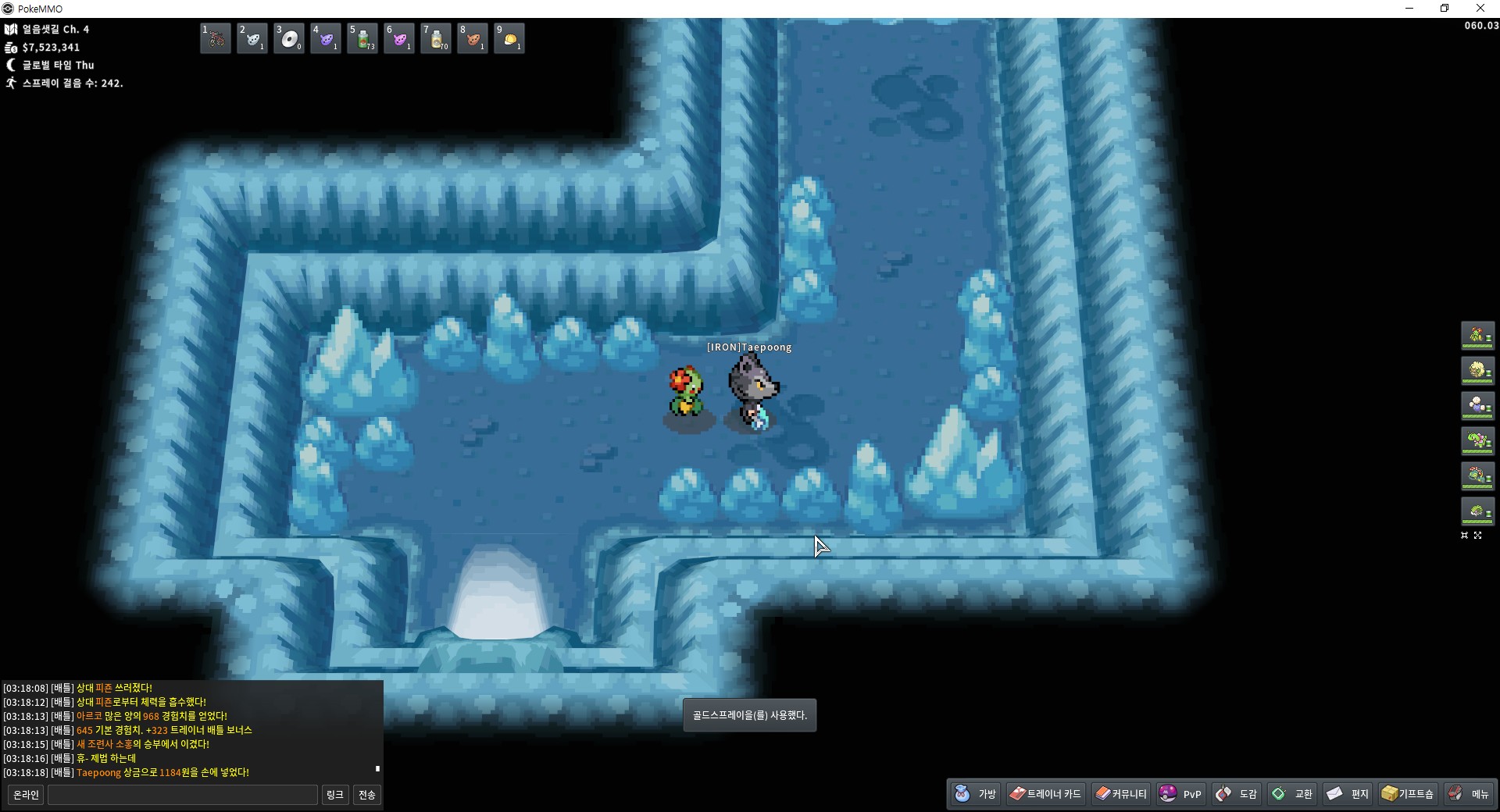The image size is (1500, 812).
Task: Click the chat text input field
Action: 183,795
